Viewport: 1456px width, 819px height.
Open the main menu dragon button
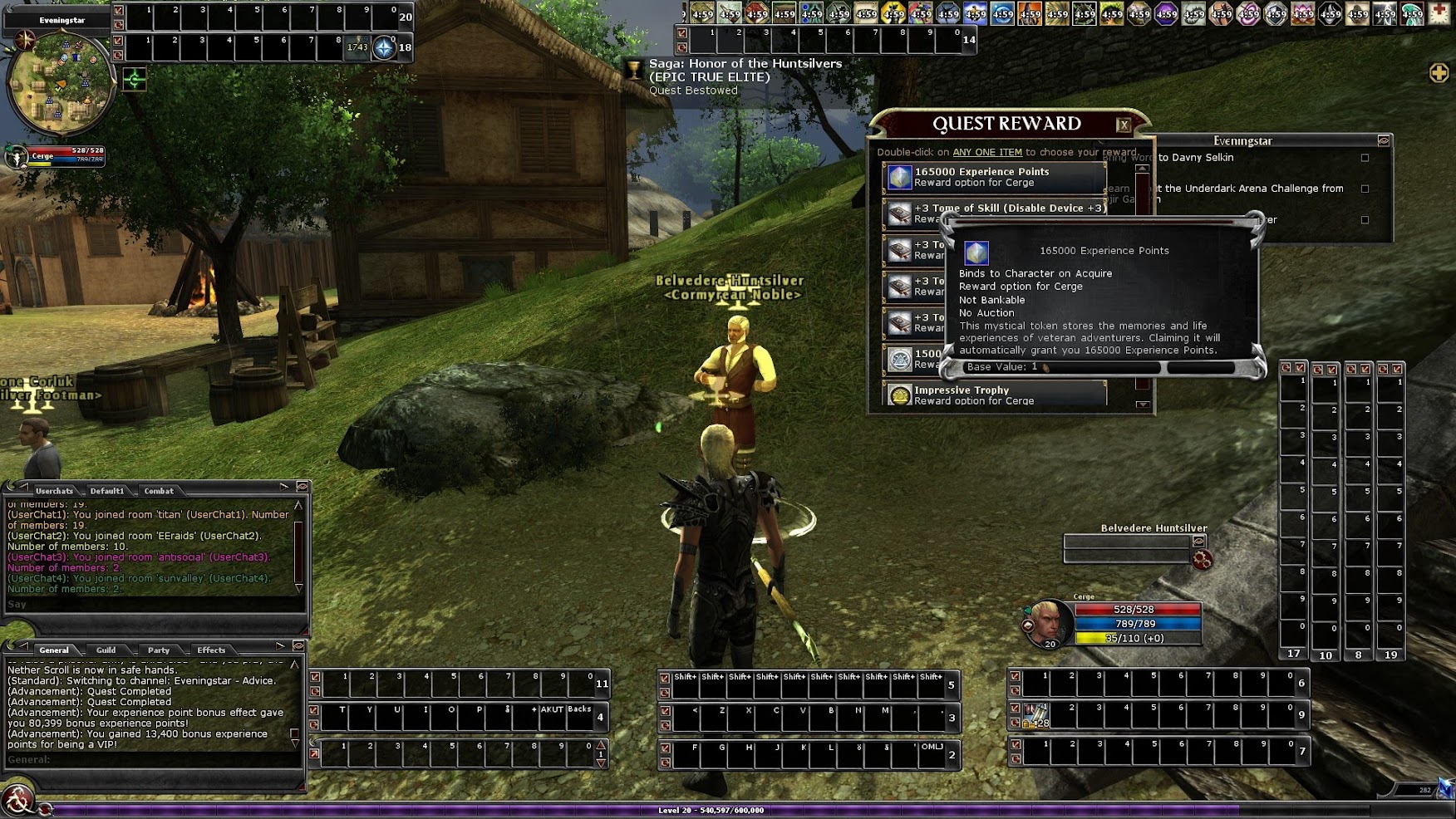point(17,801)
